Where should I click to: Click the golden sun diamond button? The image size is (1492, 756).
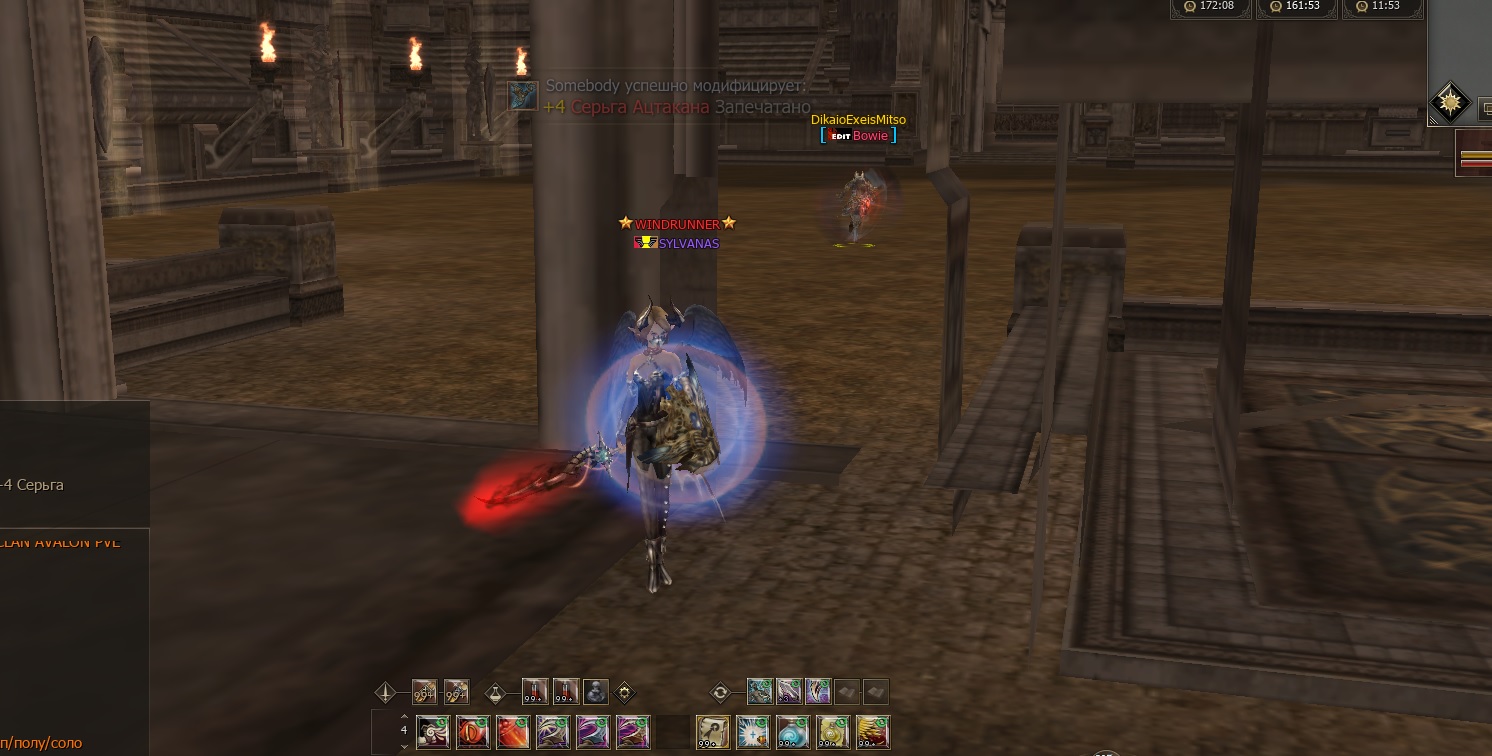tap(1449, 102)
